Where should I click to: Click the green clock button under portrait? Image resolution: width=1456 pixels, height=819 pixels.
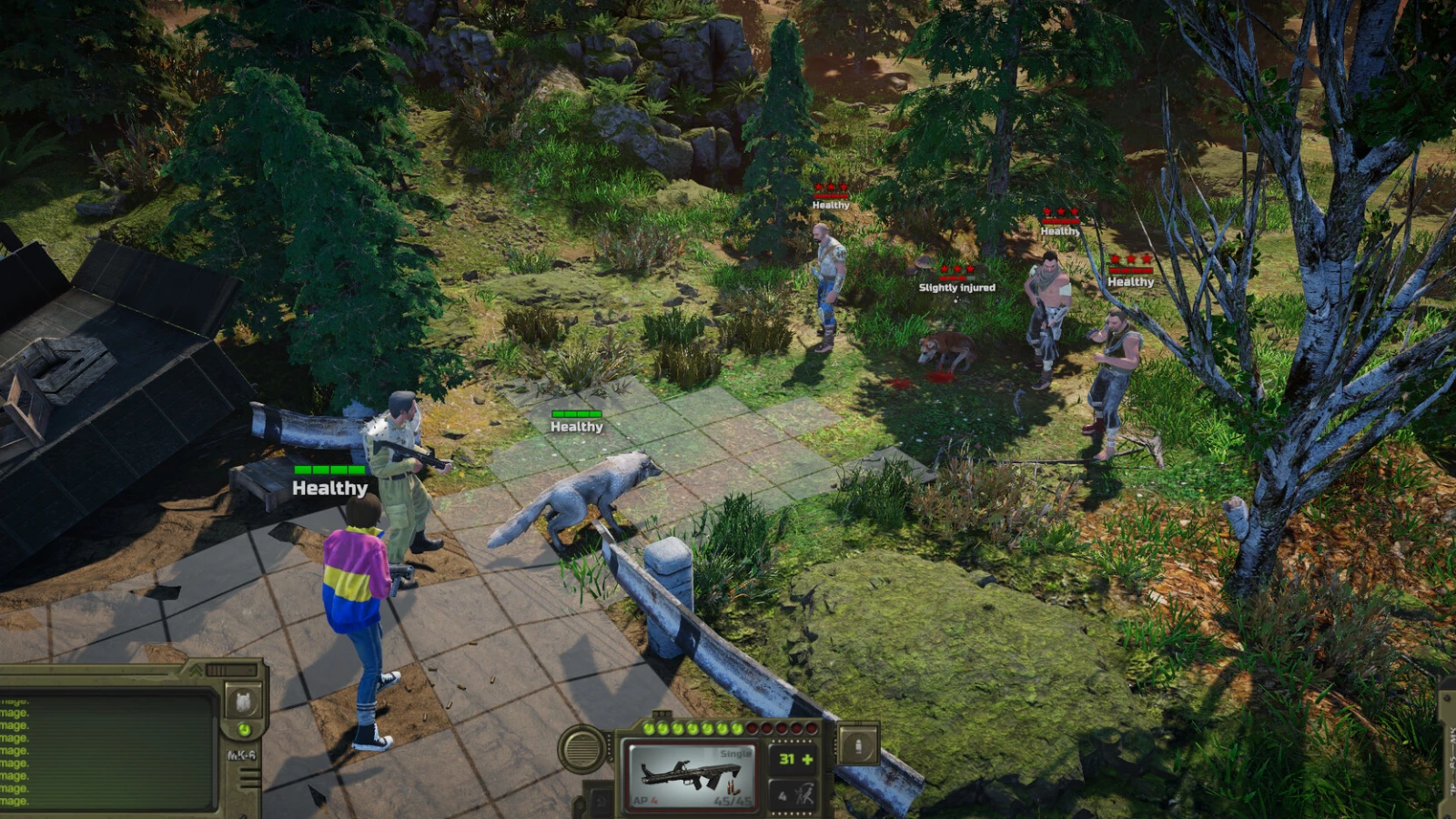[x=244, y=730]
